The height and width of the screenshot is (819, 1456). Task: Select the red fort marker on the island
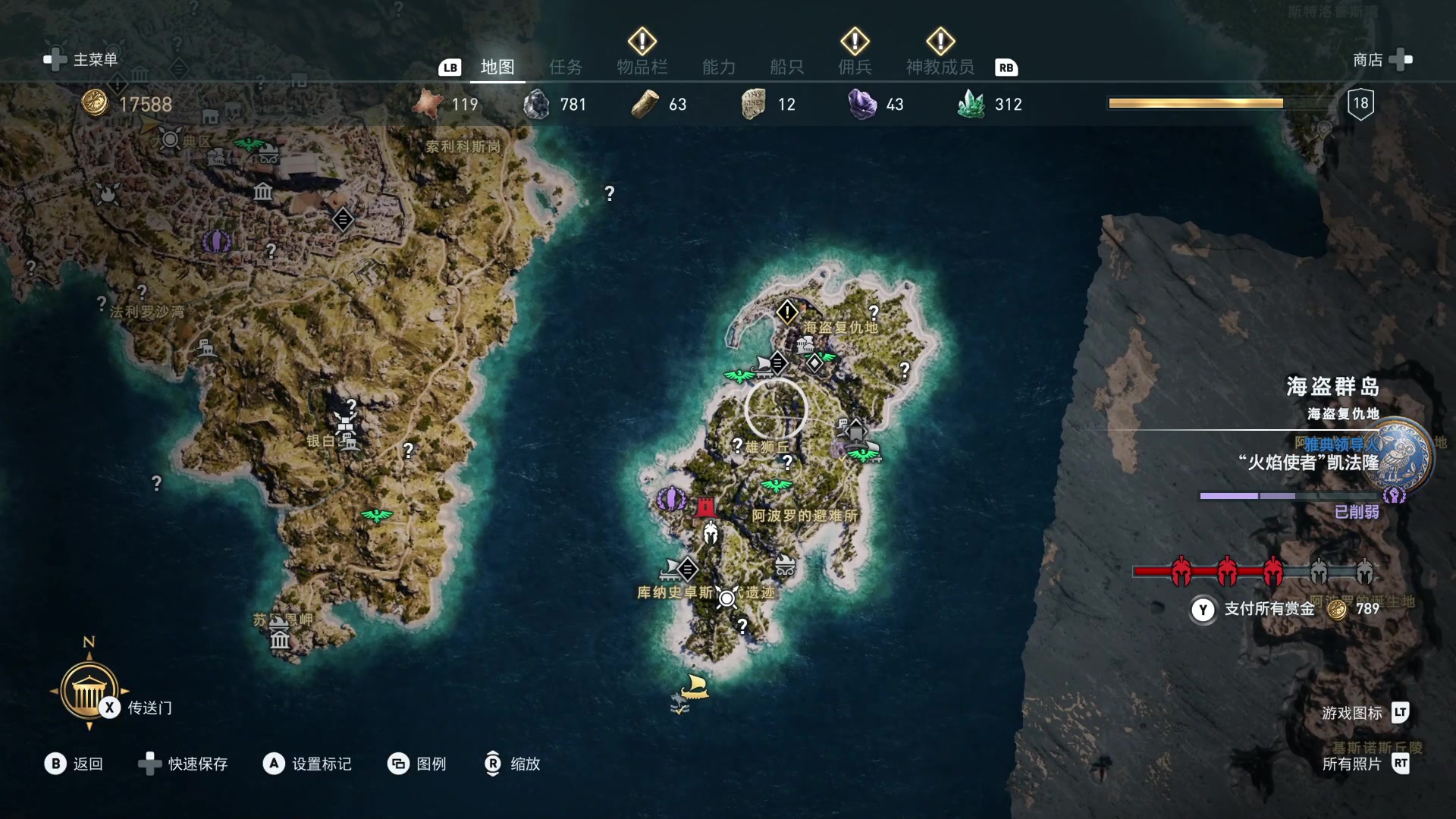[705, 506]
